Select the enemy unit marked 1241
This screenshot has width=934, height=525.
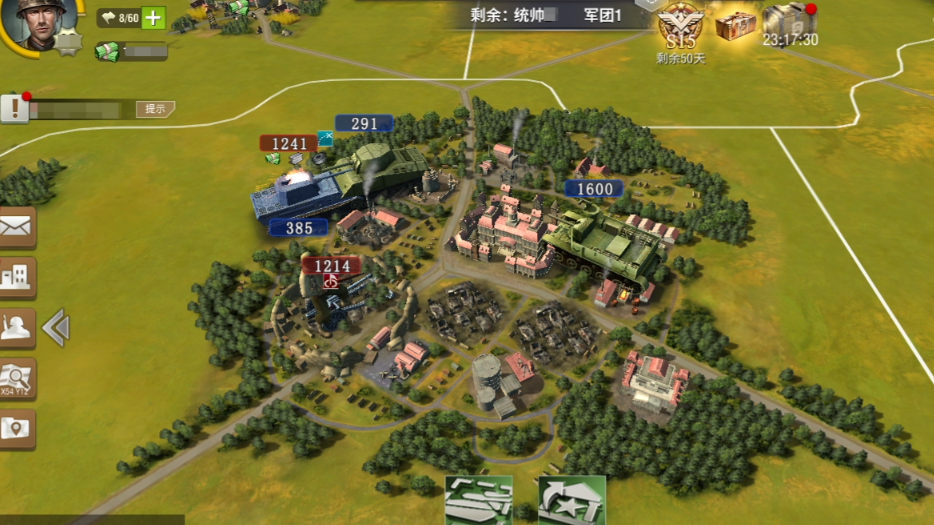[289, 144]
